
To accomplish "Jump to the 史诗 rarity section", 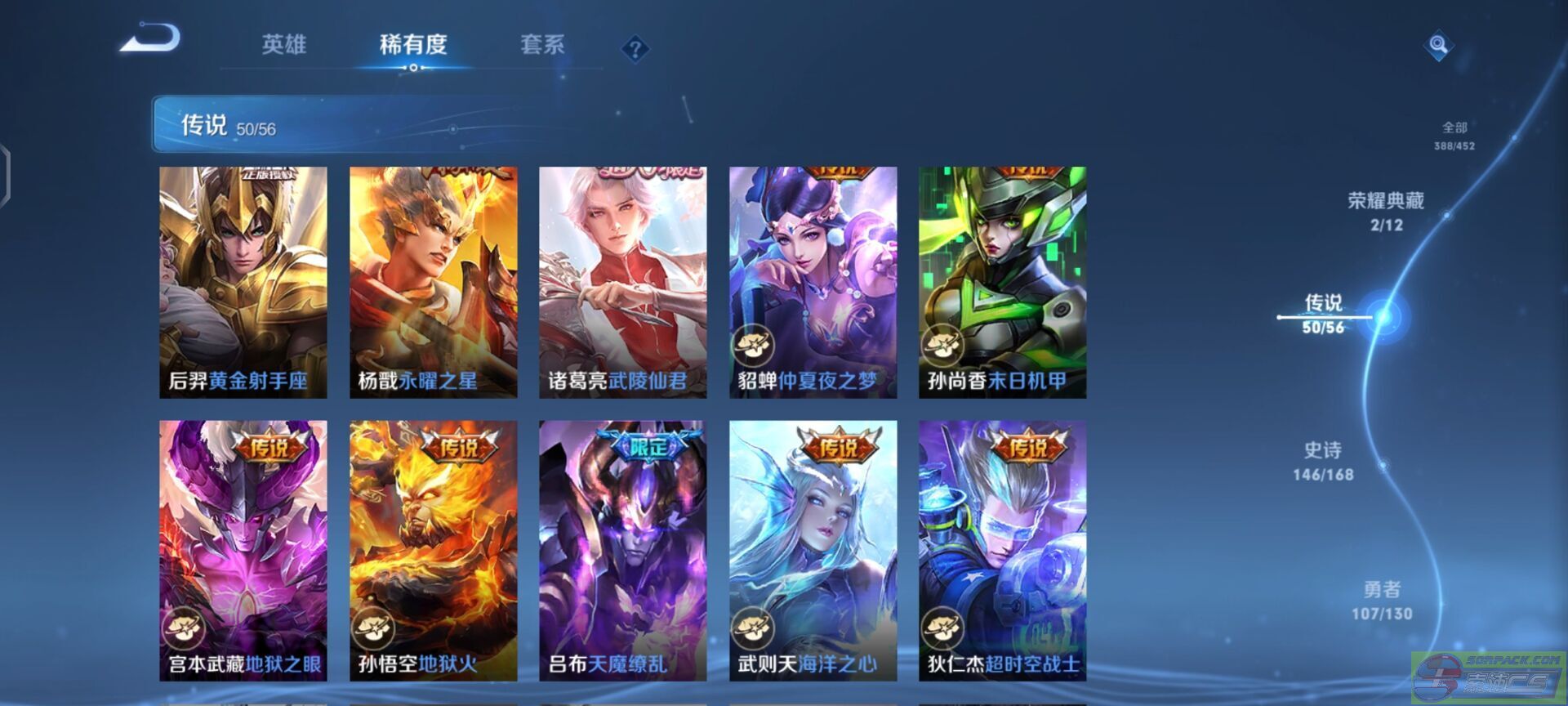I will 1323,461.
